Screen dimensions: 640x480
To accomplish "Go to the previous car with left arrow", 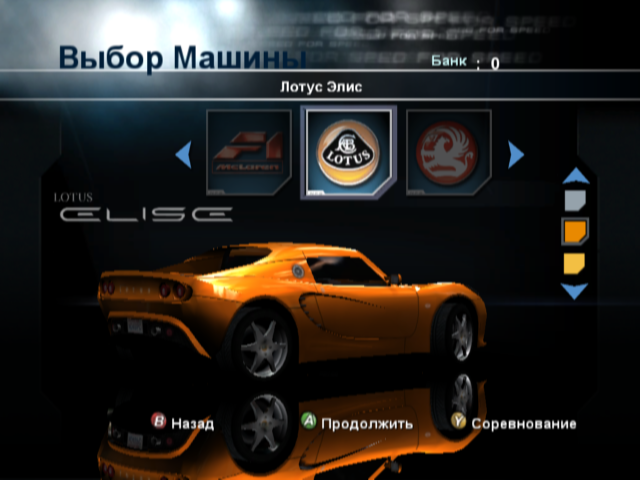I will [183, 154].
